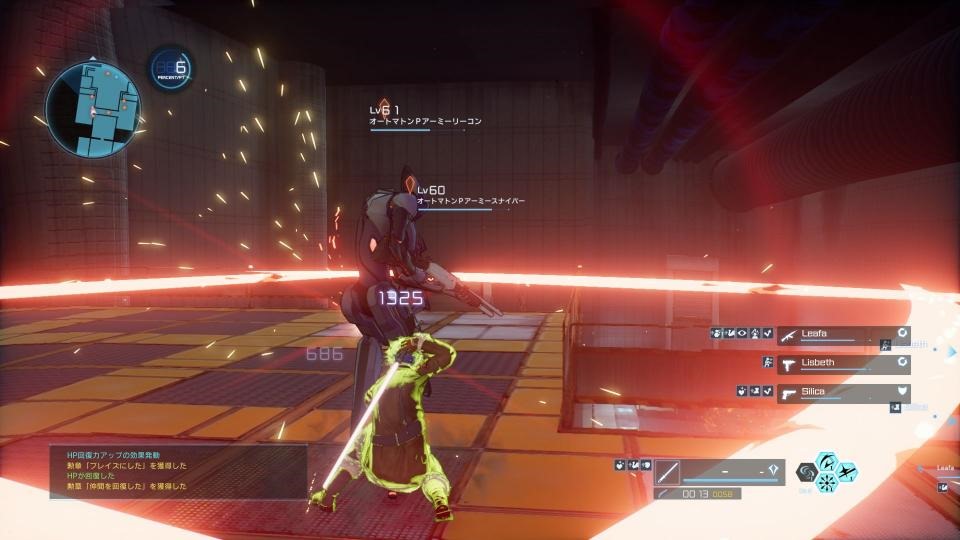Open the circular minimap
Viewport: 960px width, 540px height.
(93, 106)
